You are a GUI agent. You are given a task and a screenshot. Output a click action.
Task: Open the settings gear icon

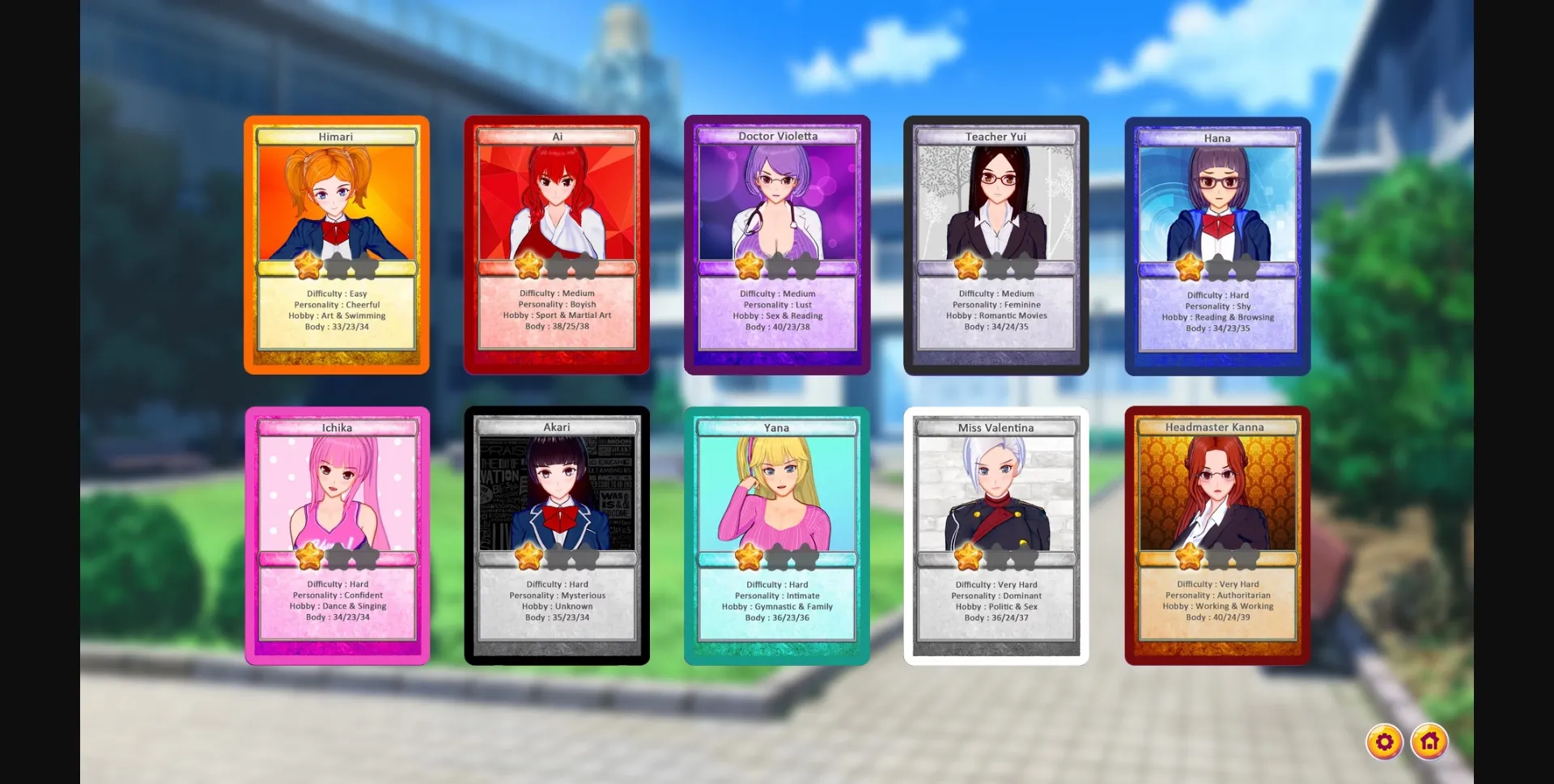click(1385, 740)
